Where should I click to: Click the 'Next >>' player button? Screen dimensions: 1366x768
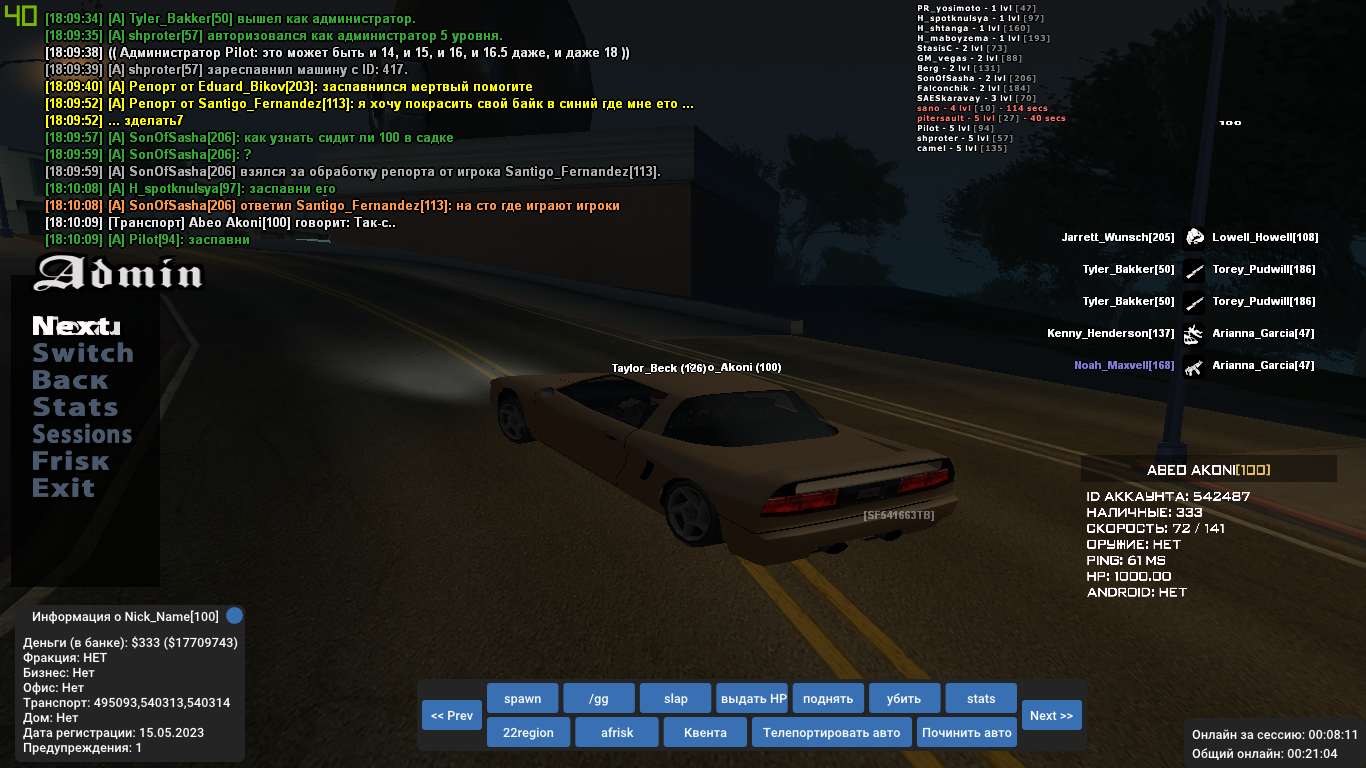pos(1051,715)
